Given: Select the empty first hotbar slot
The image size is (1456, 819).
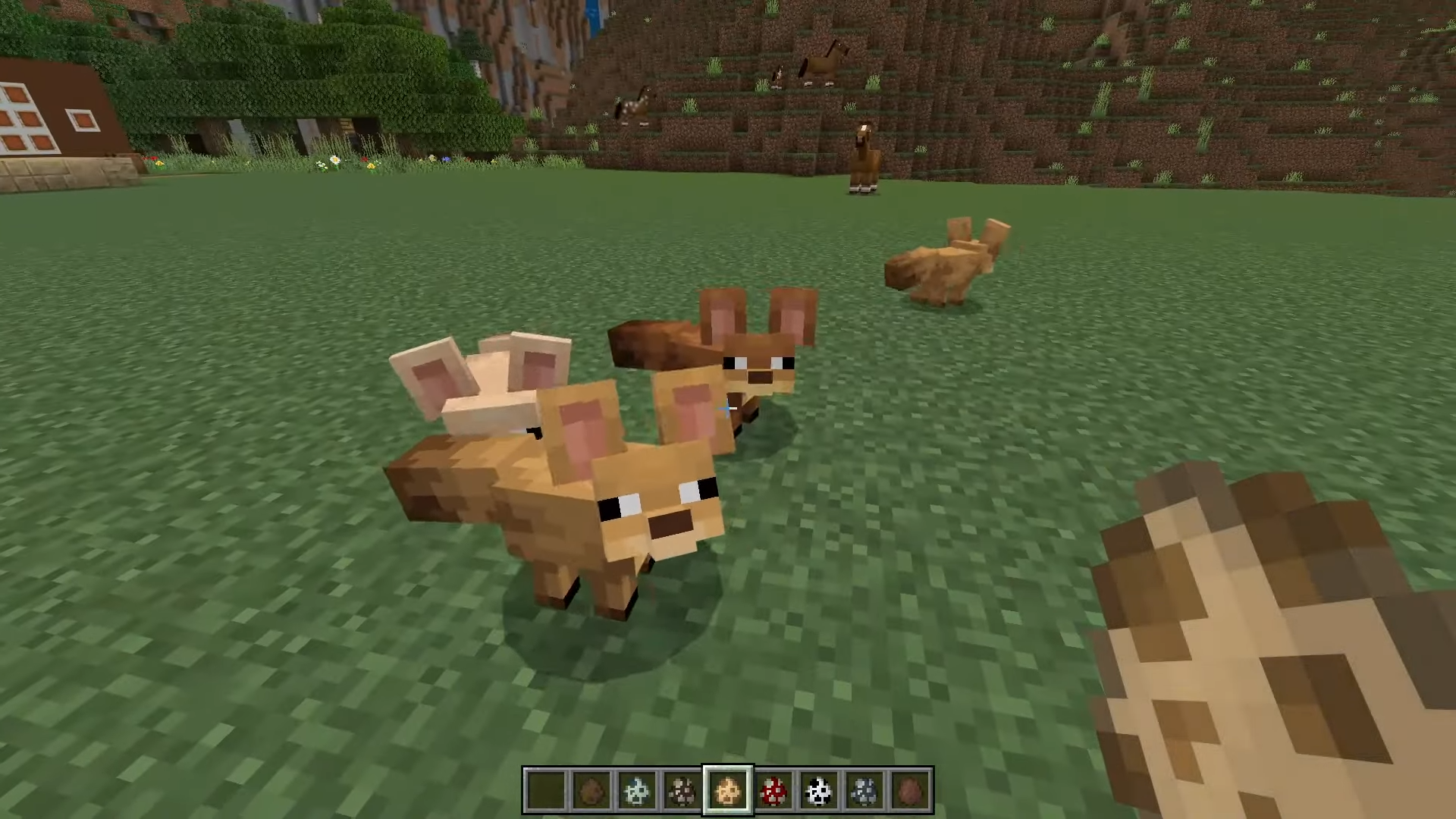Looking at the screenshot, I should coord(546,790).
